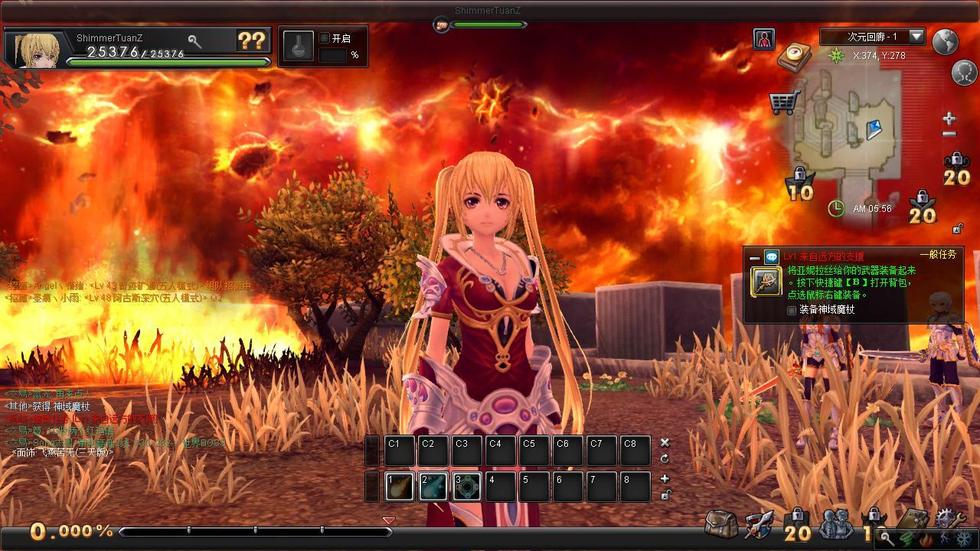Viewport: 980px width, 551px height.
Task: Open the 次元回廊 channel dropdown
Action: (x=916, y=37)
